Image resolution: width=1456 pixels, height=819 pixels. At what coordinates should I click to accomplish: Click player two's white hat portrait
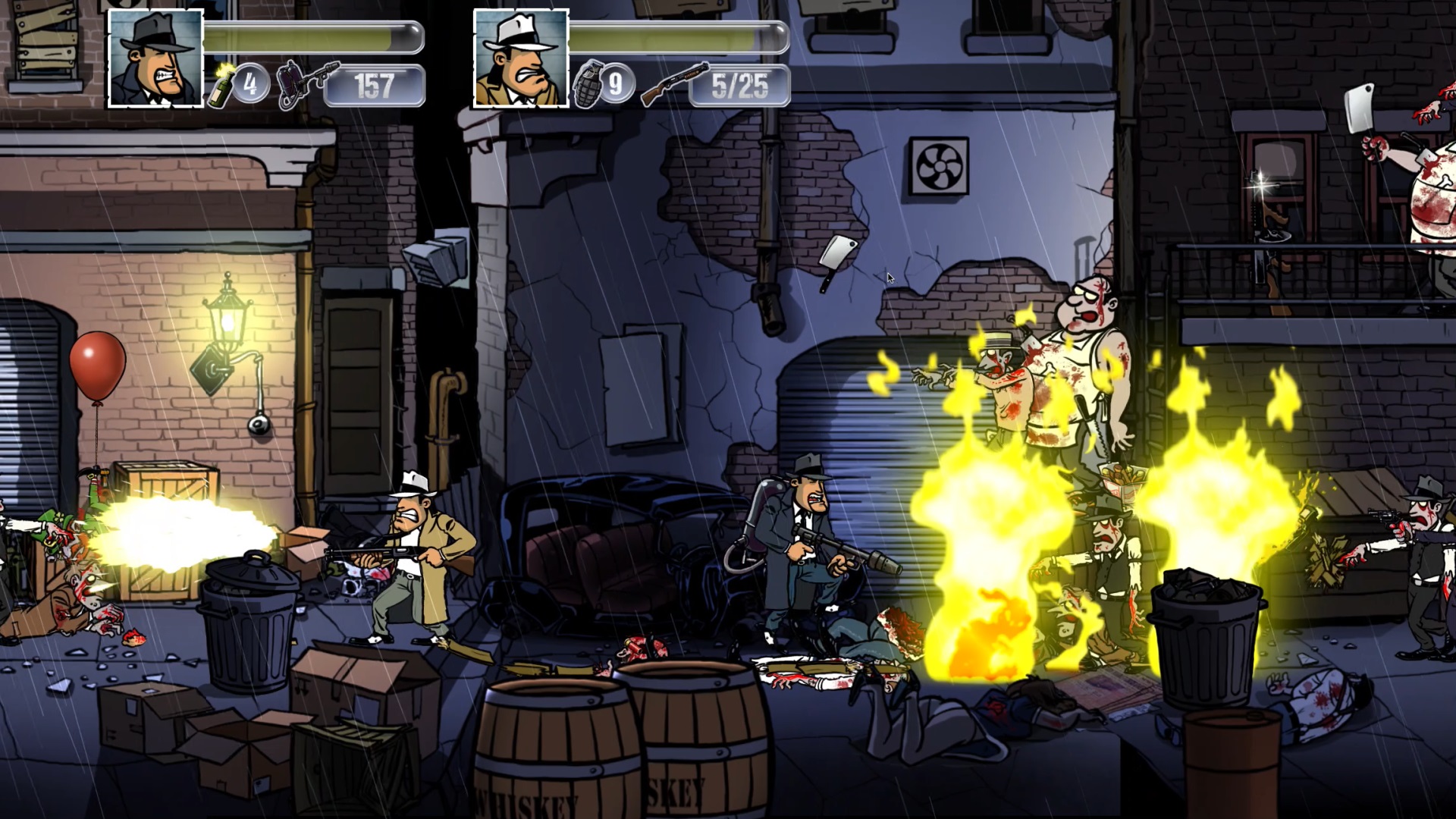521,58
